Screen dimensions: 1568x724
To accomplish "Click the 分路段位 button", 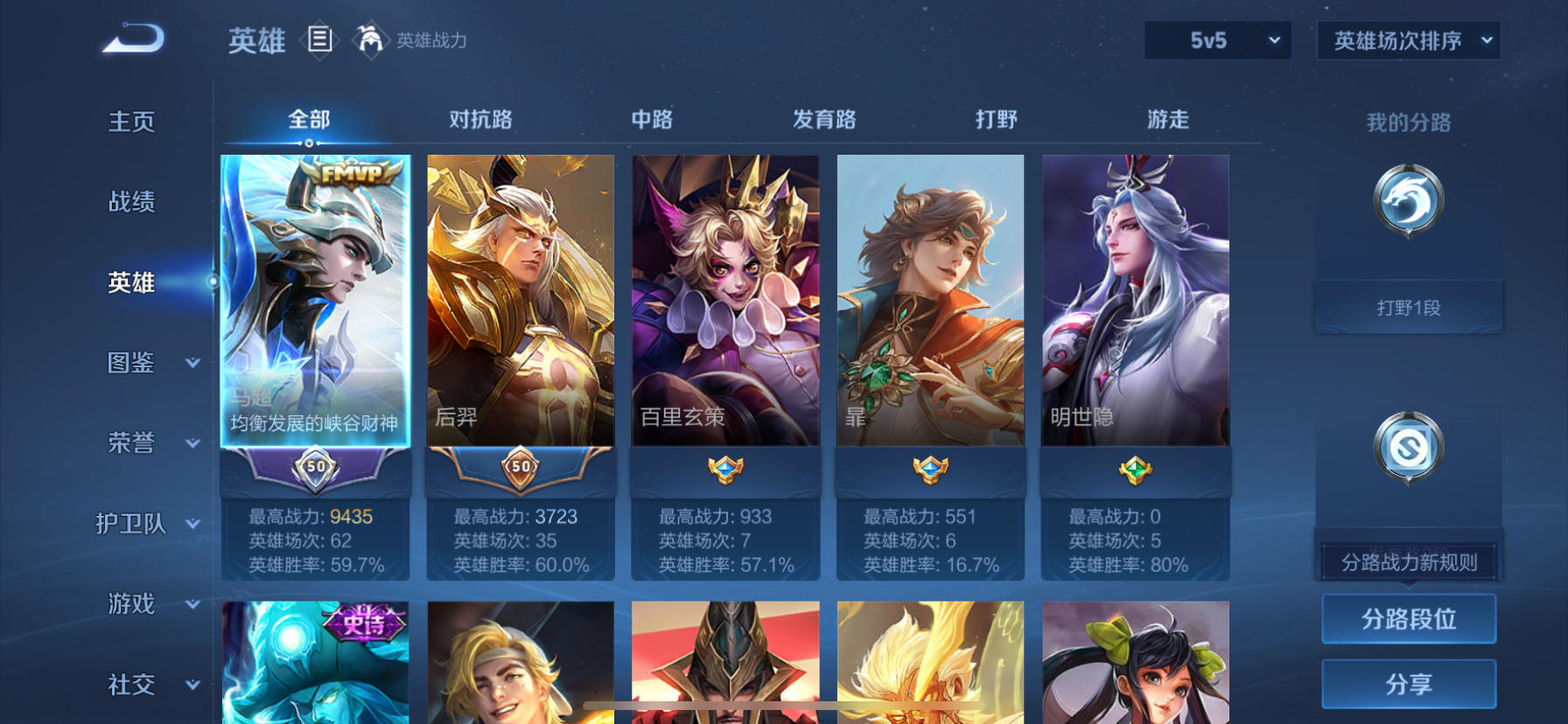I will coord(1408,618).
